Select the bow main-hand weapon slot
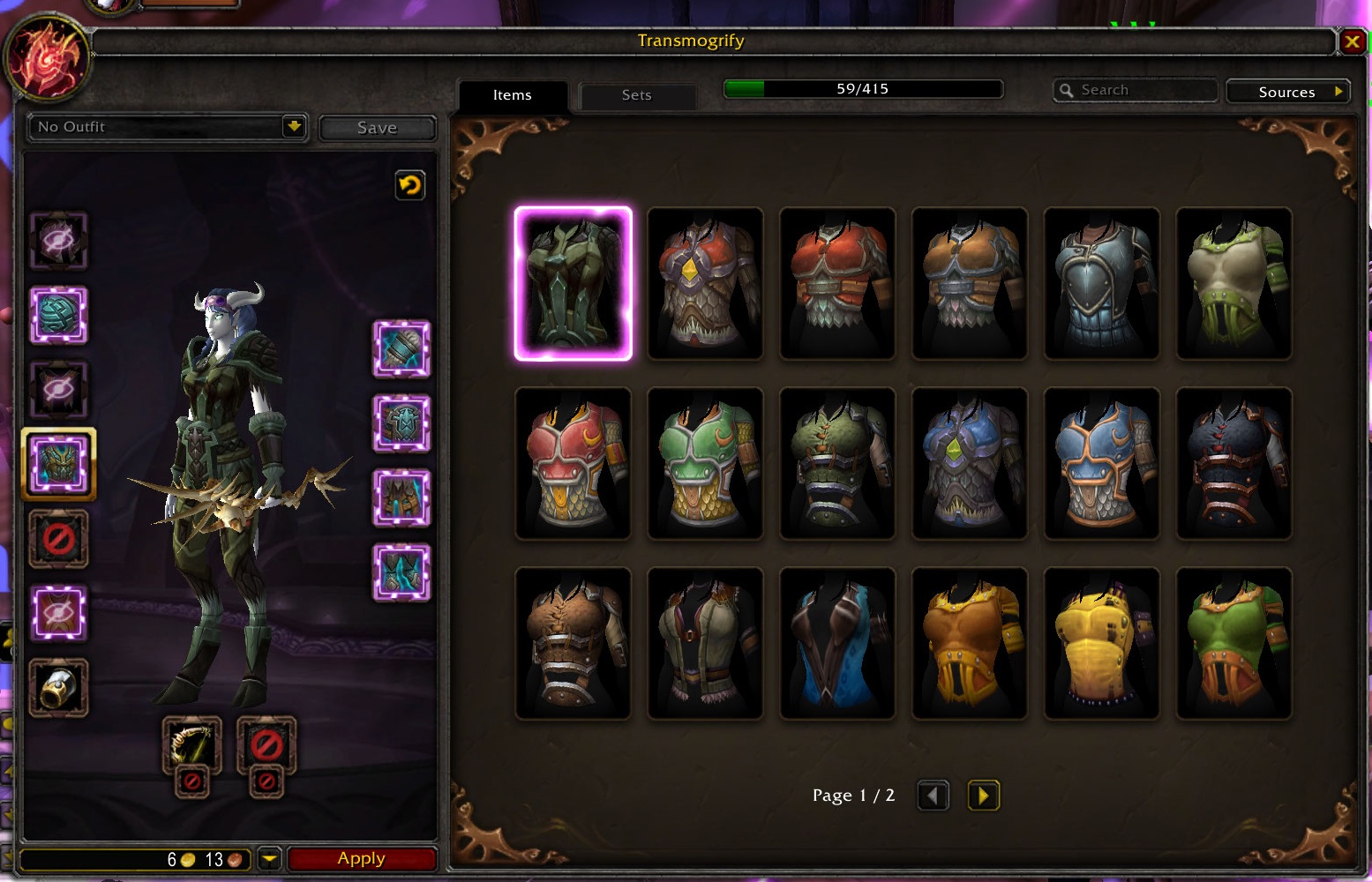The width and height of the screenshot is (1372, 882). (x=191, y=745)
